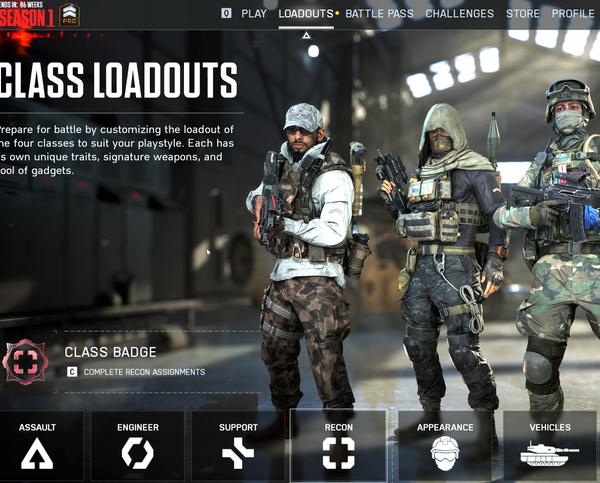This screenshot has width=600, height=483.
Task: Select the Assault class tile
Action: 38,445
